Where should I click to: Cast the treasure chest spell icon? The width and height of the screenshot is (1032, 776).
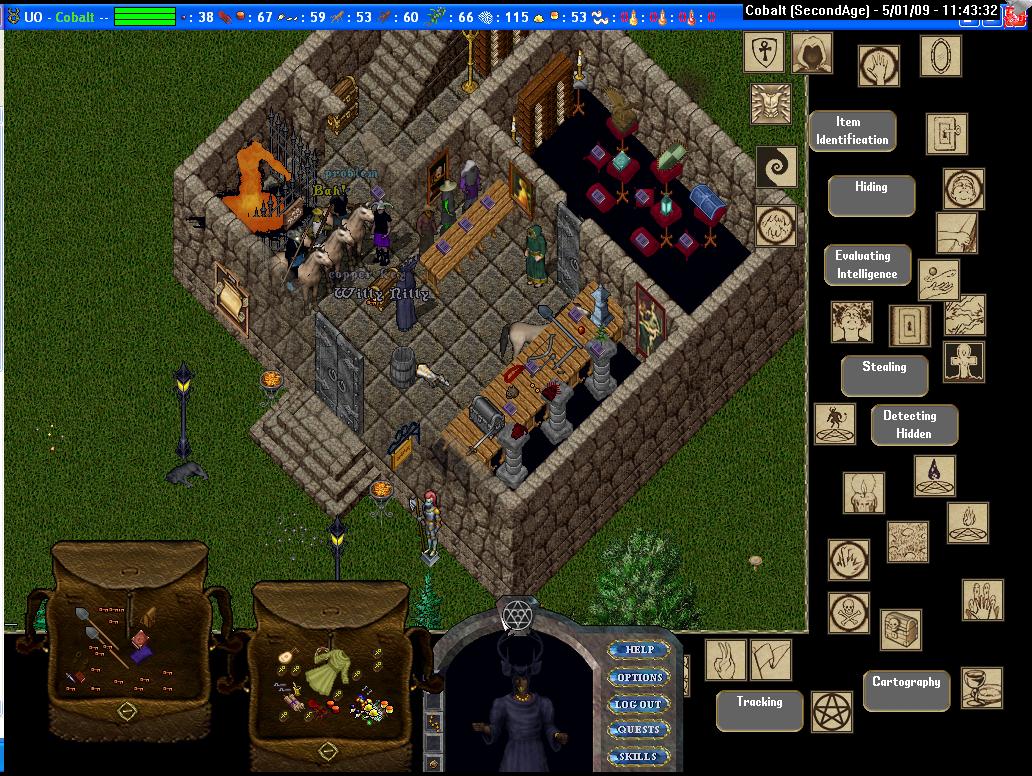[x=900, y=629]
